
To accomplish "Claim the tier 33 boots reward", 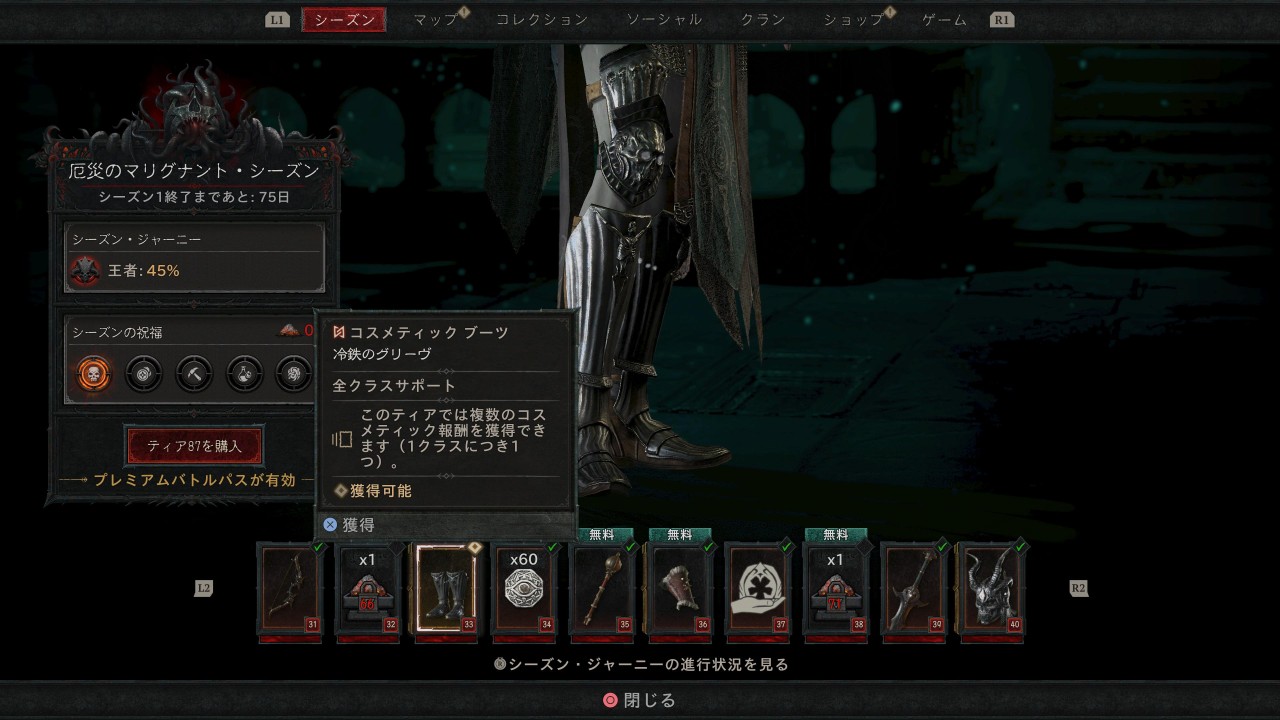I will coord(446,589).
